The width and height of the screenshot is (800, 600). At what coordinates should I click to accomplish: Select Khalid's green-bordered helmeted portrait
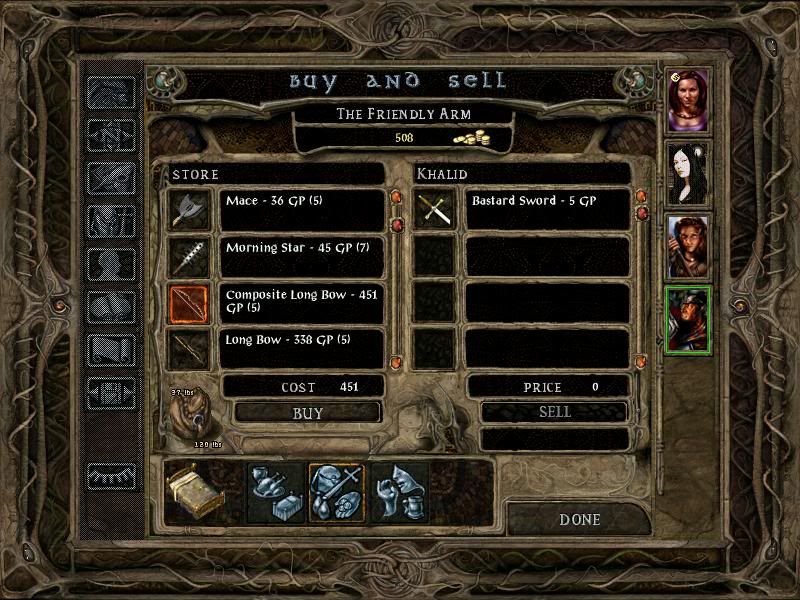688,320
